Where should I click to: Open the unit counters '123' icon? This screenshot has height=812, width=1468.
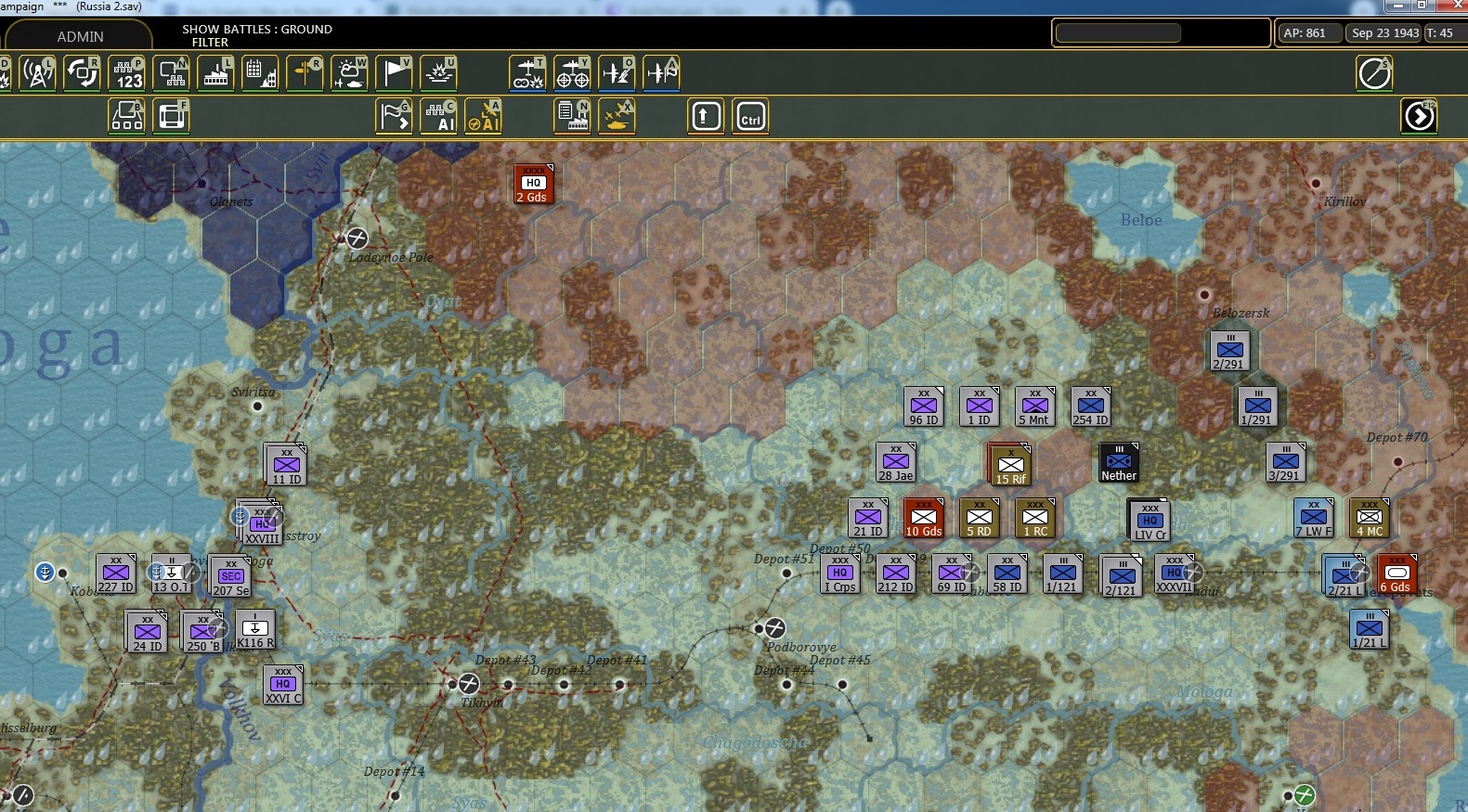click(127, 72)
